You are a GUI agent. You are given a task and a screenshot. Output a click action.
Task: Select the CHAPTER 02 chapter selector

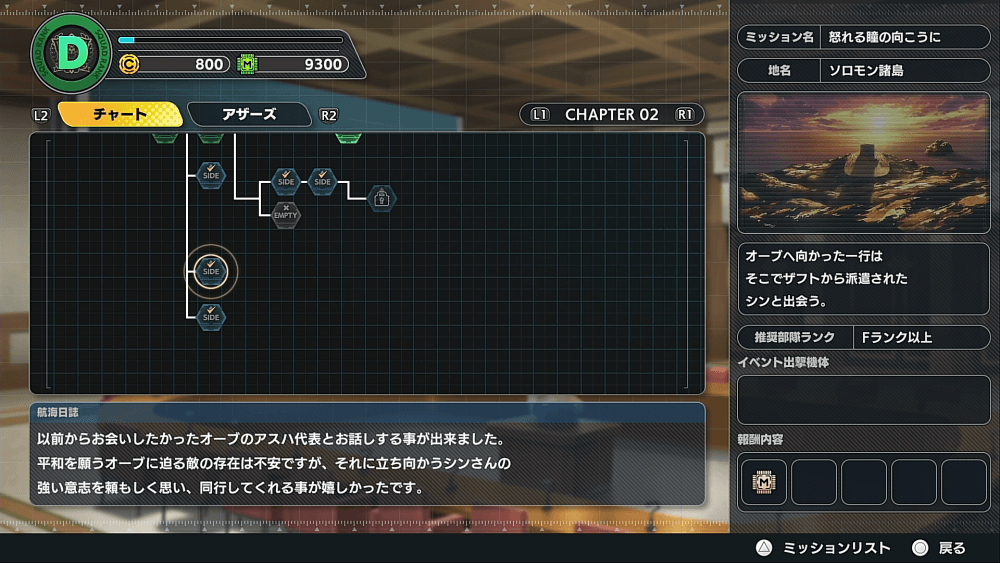611,114
